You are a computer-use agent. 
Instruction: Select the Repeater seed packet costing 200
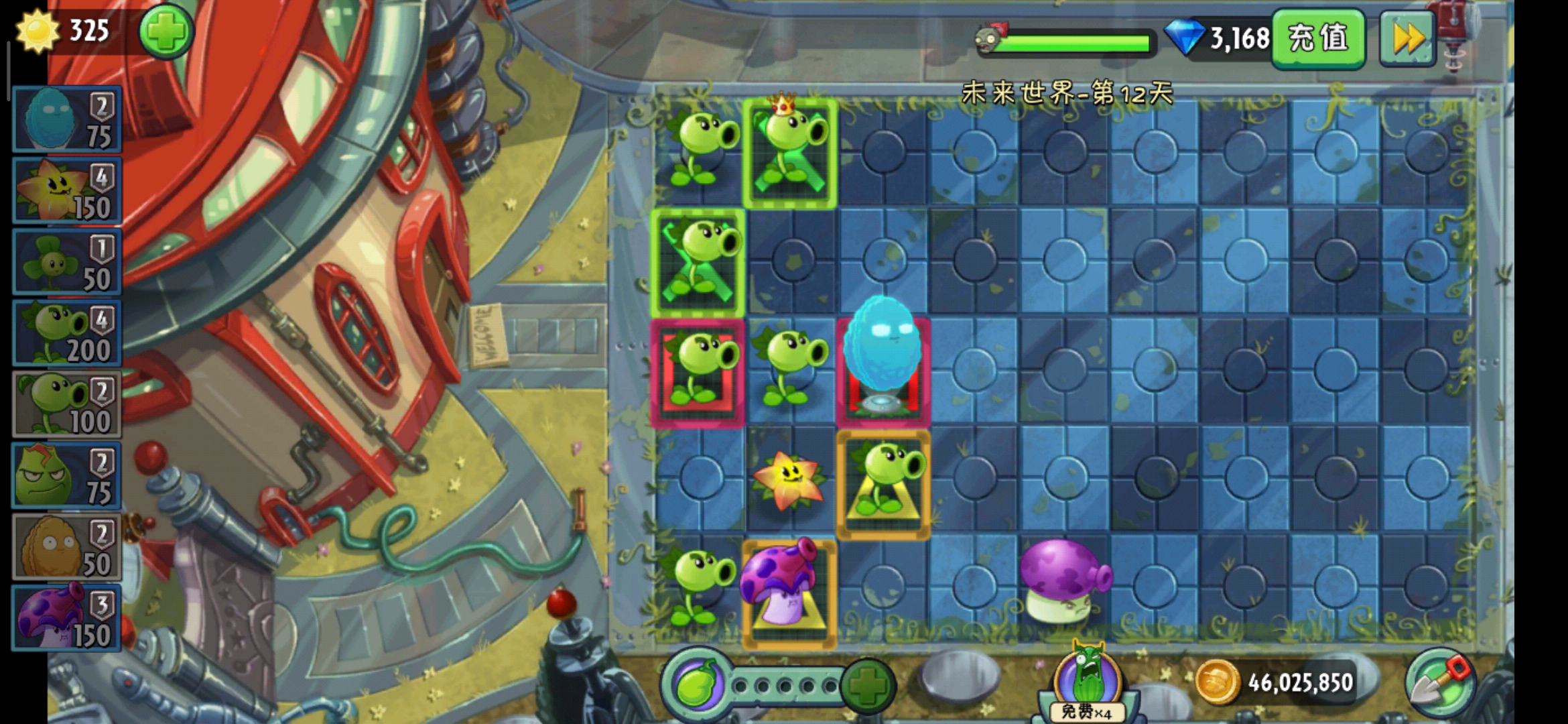pos(67,334)
